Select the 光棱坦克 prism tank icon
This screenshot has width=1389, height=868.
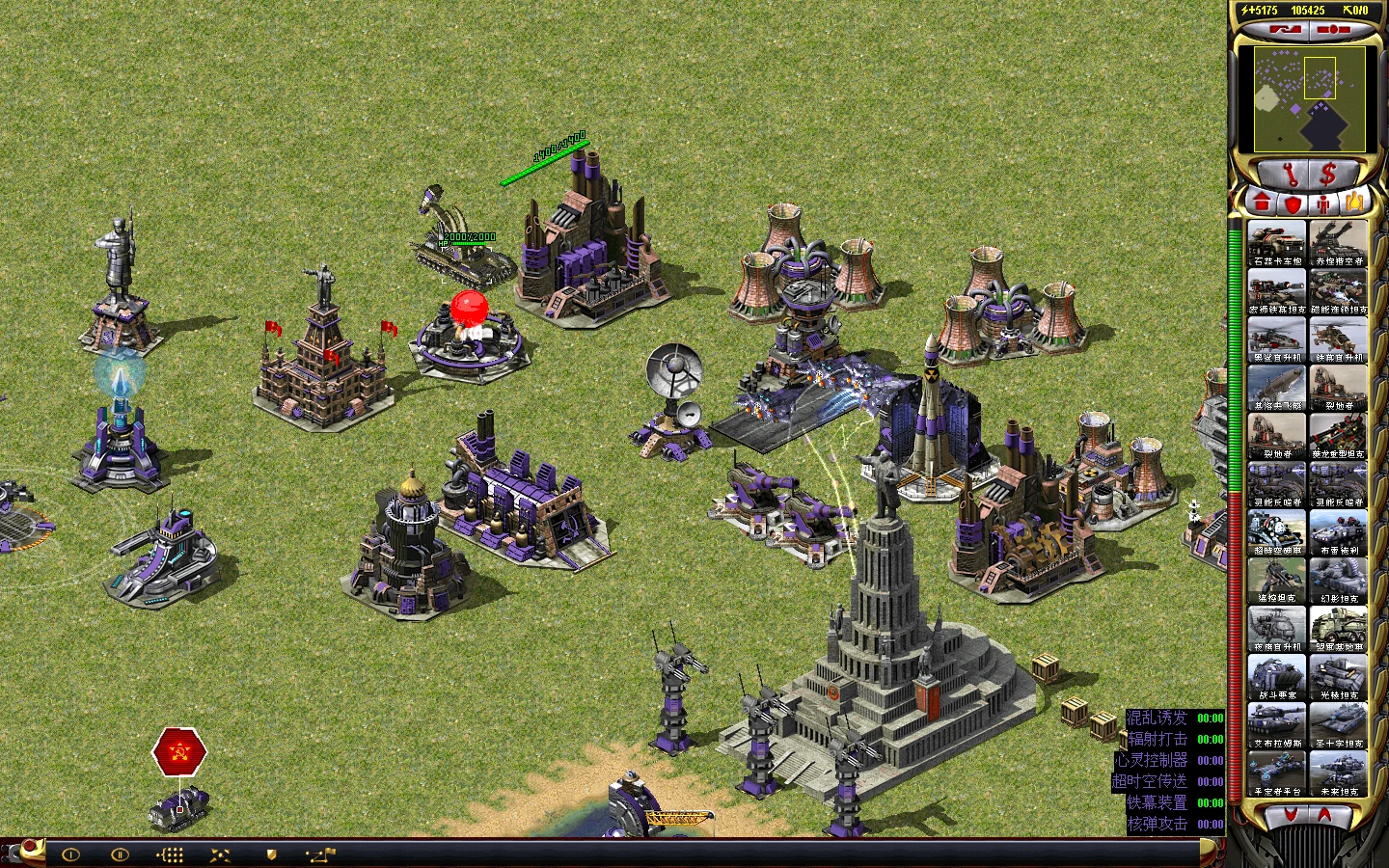tap(1338, 676)
